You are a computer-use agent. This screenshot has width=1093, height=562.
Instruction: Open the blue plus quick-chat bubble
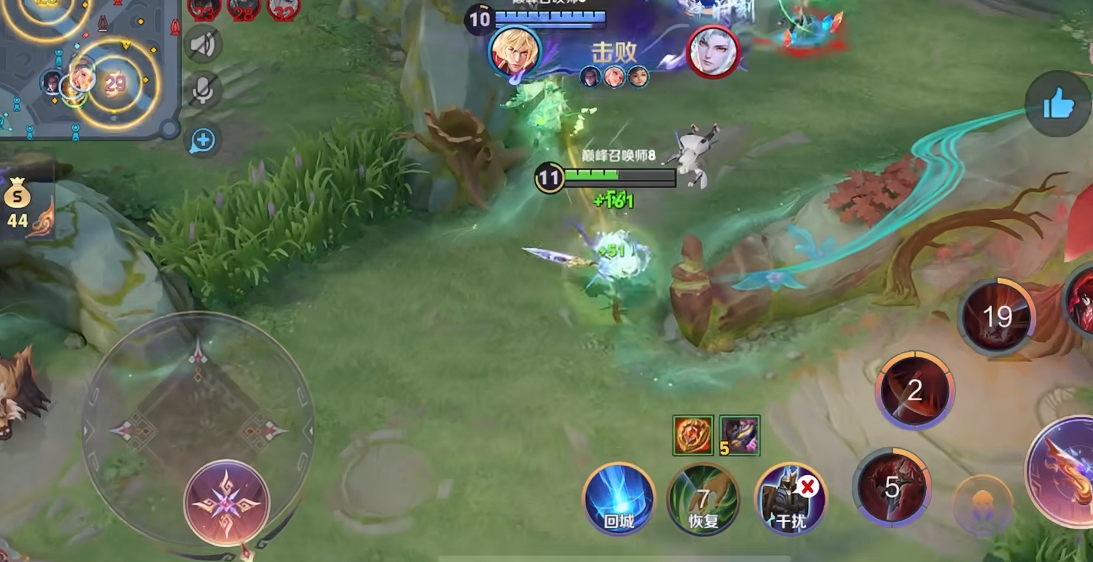click(203, 140)
